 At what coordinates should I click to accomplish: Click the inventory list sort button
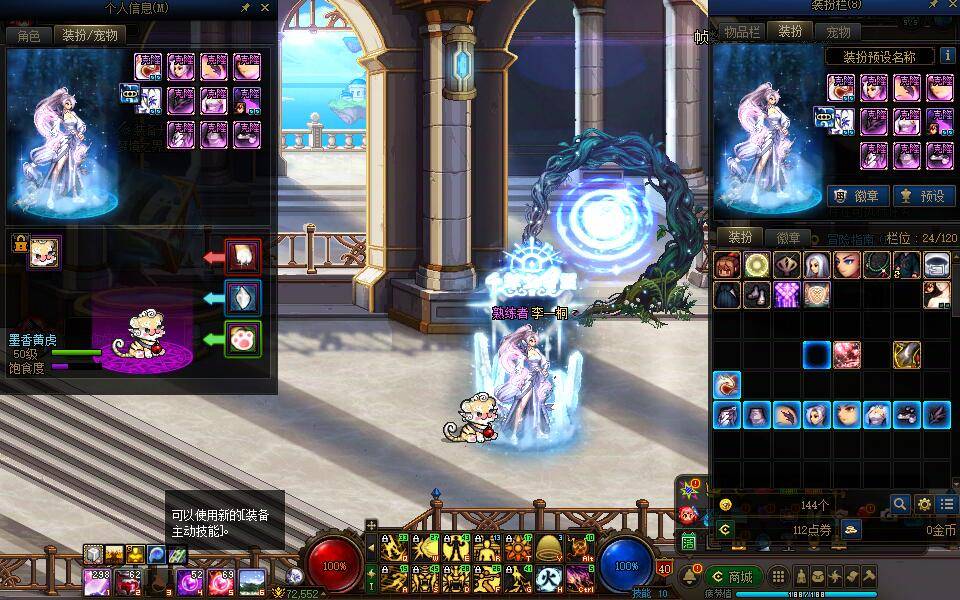point(946,504)
